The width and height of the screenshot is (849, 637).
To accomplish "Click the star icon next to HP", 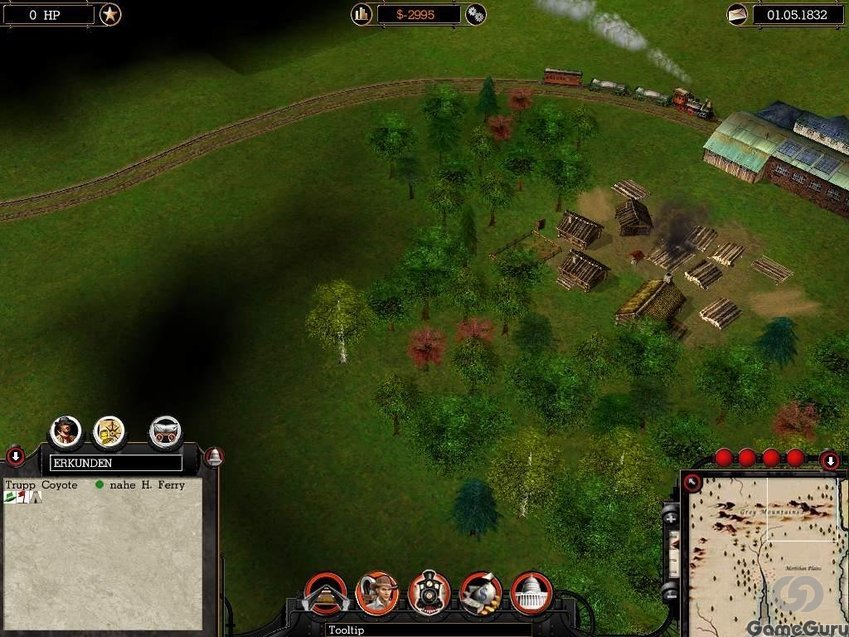I will (110, 14).
